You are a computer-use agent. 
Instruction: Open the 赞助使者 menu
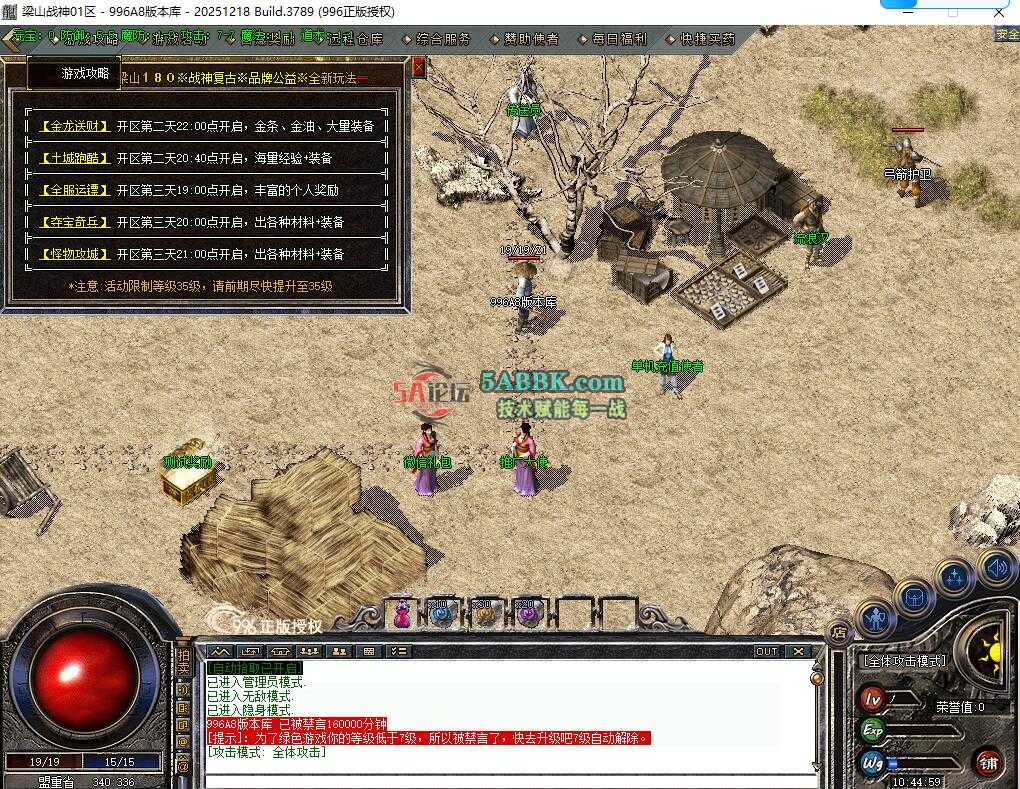[x=526, y=40]
